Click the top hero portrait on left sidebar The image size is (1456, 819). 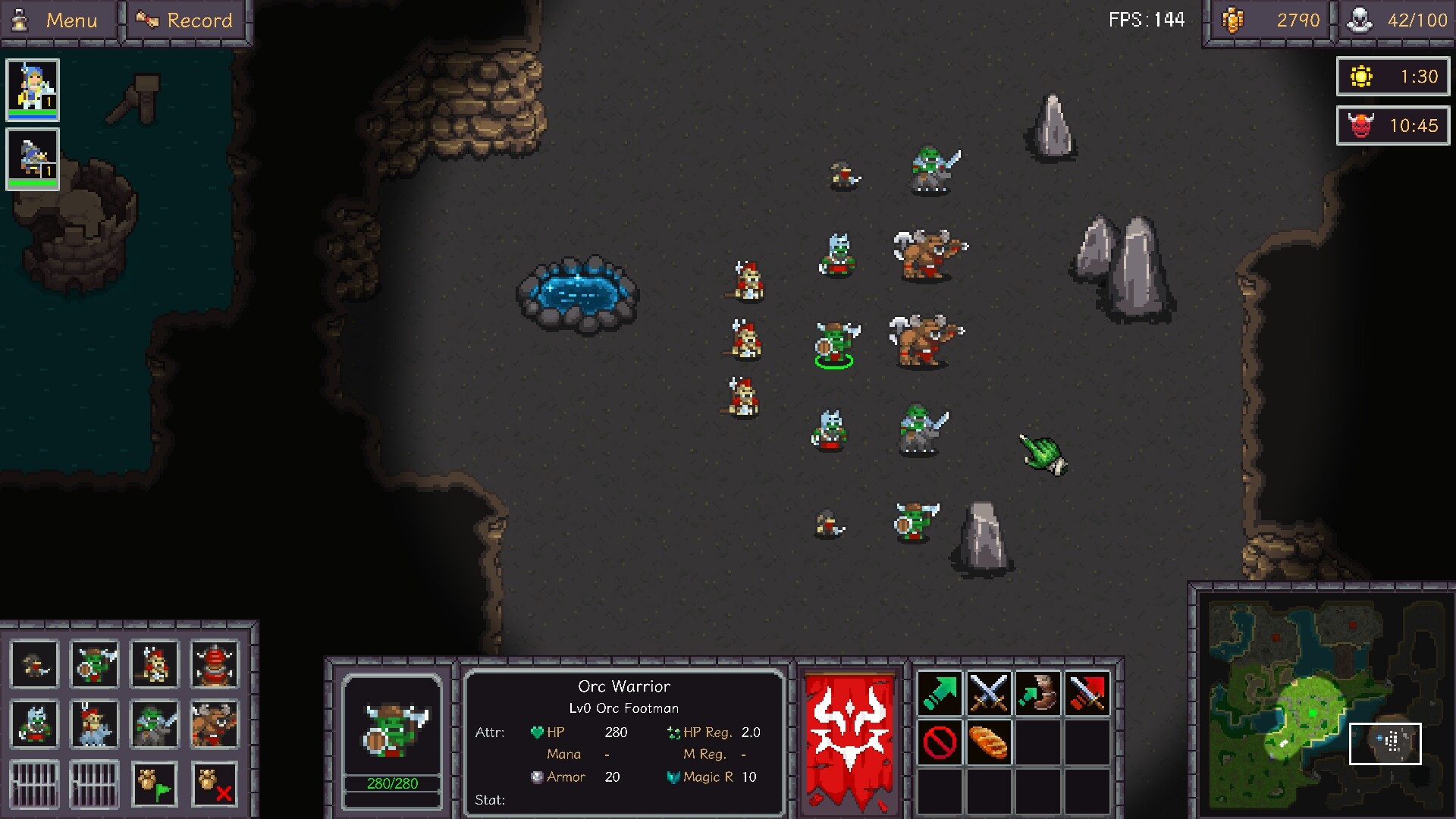32,91
